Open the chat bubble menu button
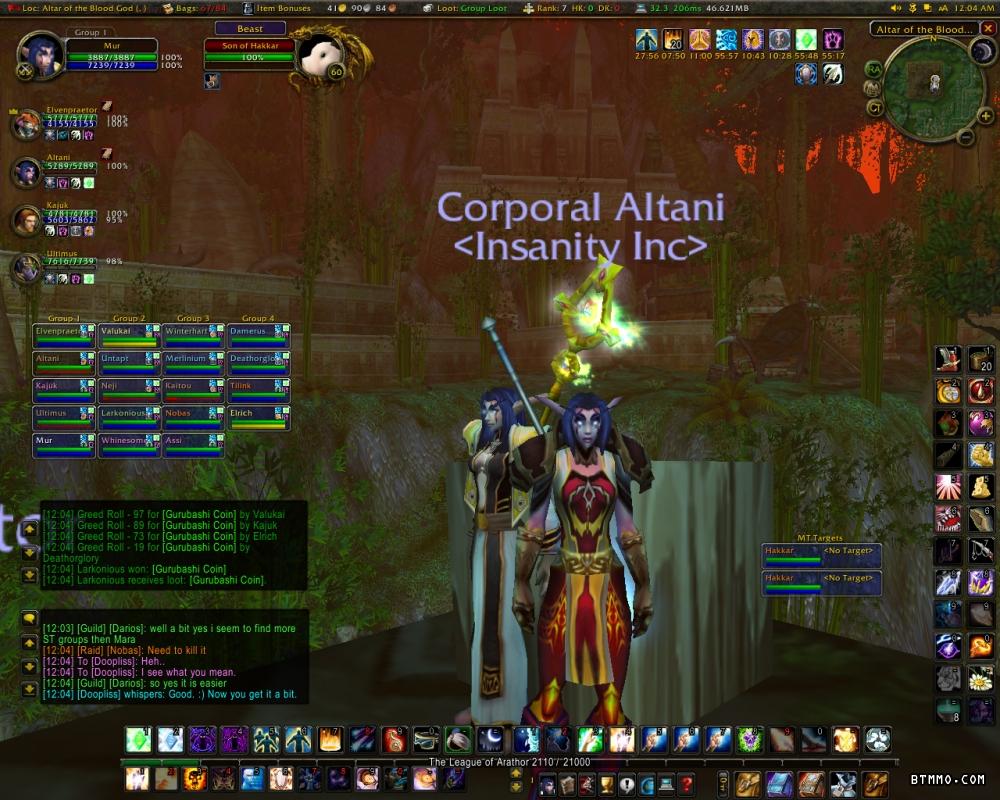The height and width of the screenshot is (800, 1000). 30,617
